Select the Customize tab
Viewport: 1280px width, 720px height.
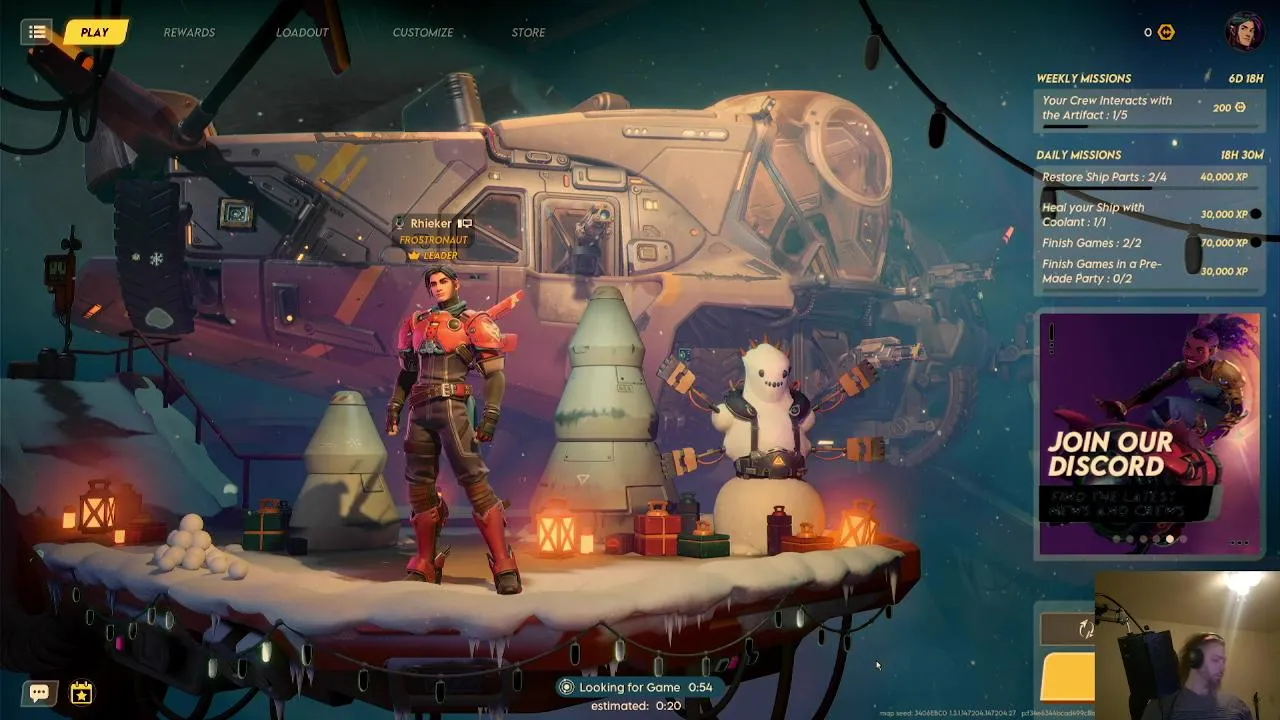[422, 32]
